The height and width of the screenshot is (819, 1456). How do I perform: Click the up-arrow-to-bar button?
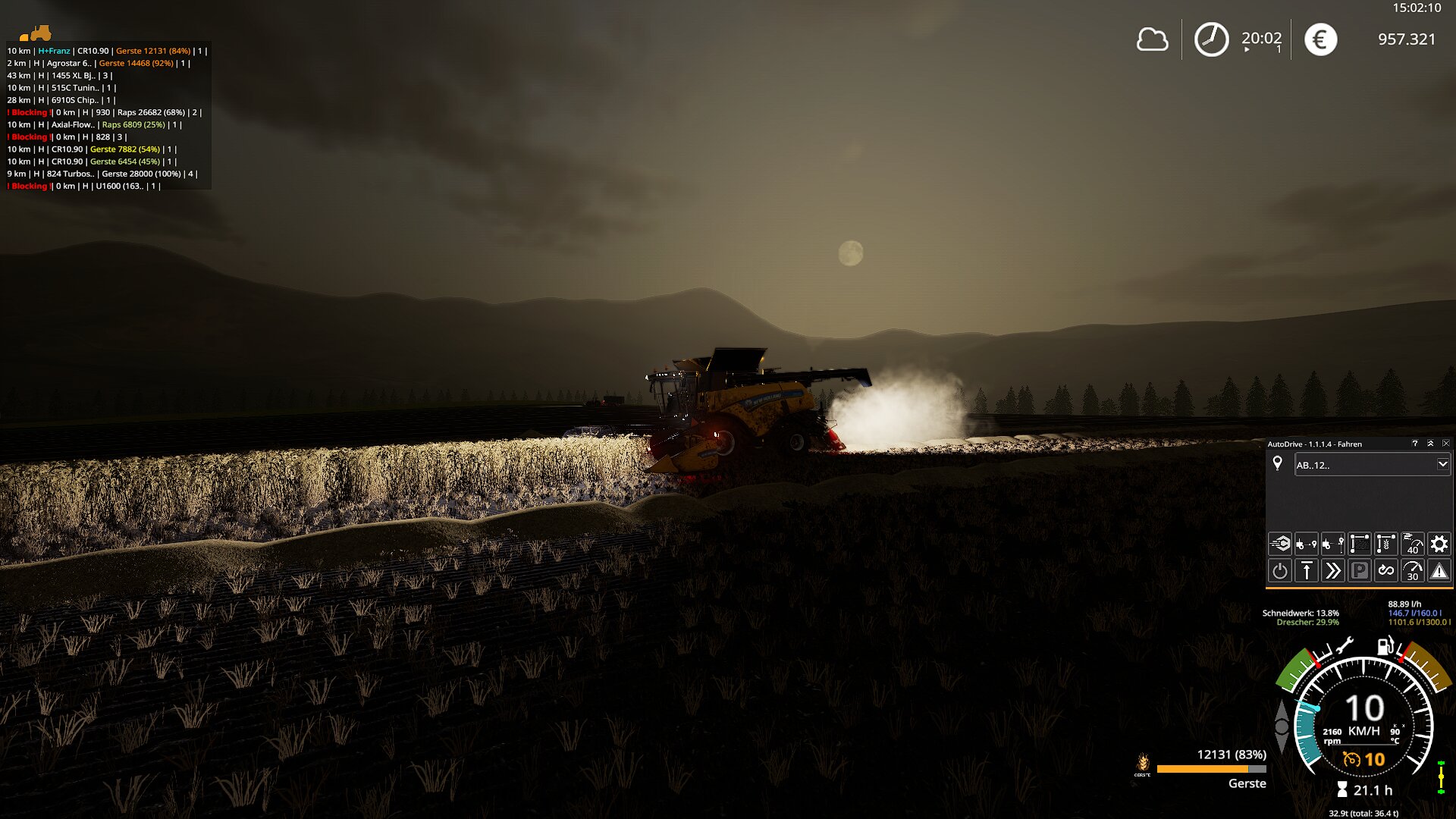pyautogui.click(x=1307, y=571)
